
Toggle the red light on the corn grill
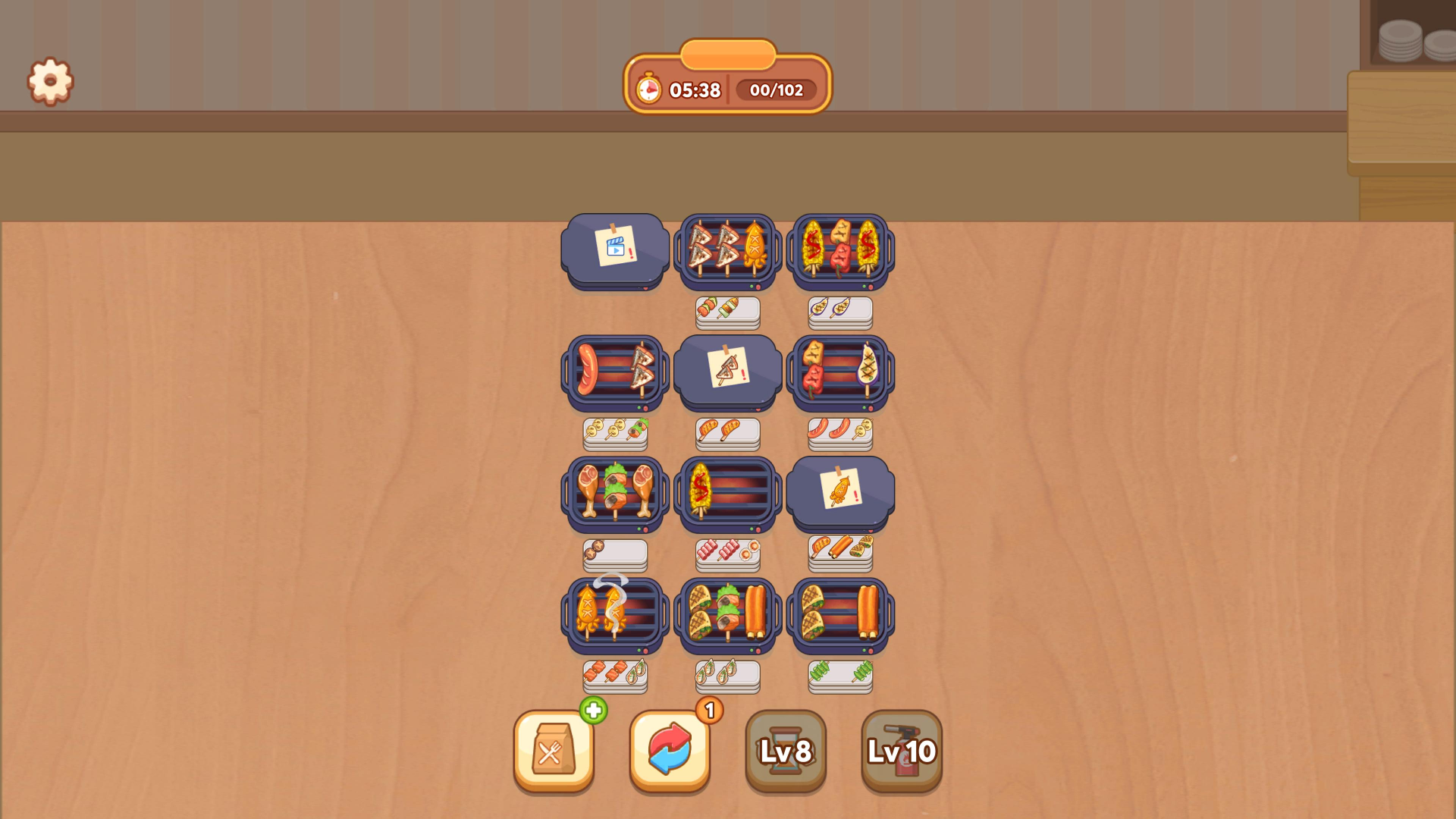[x=870, y=287]
